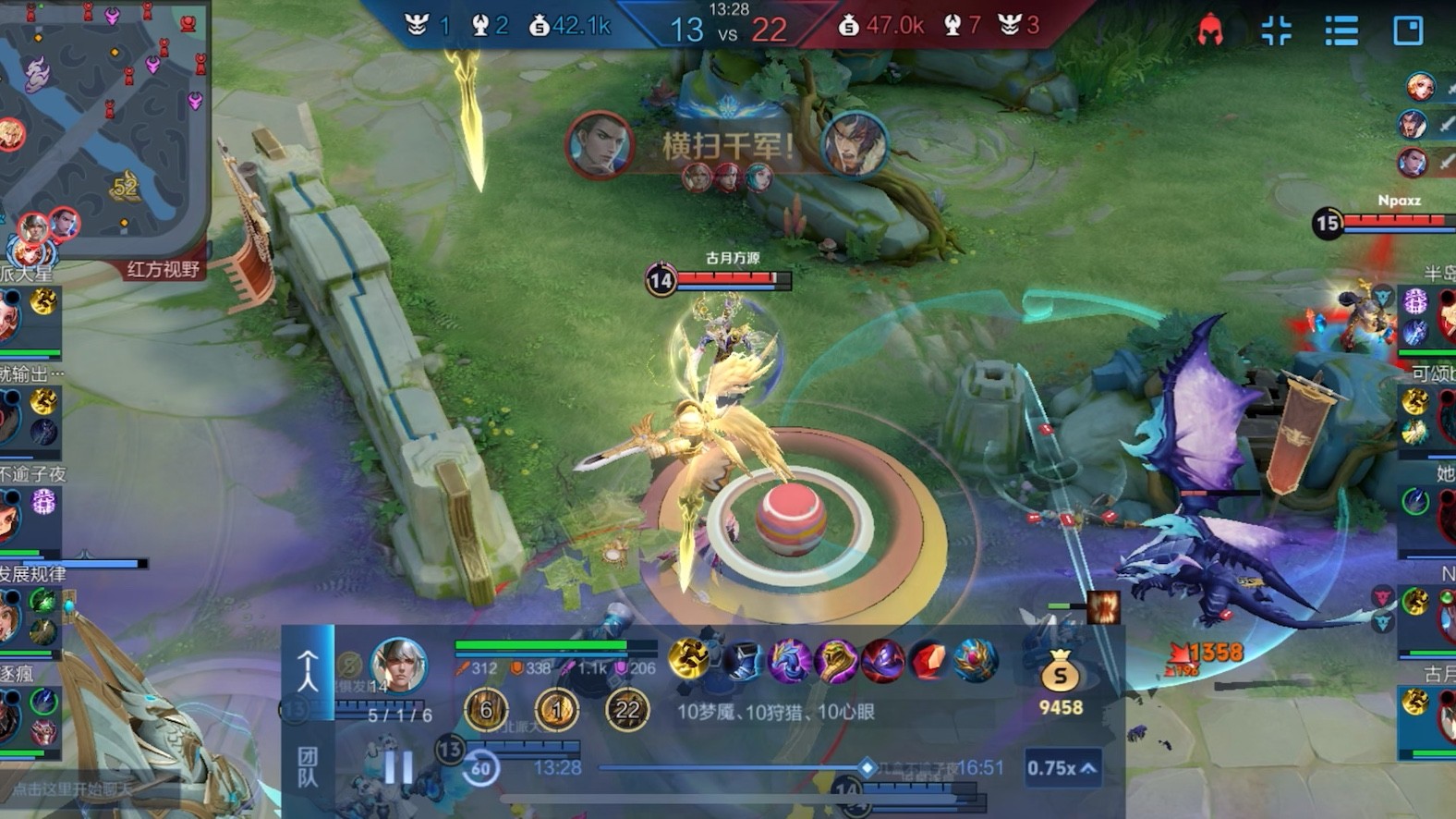The height and width of the screenshot is (819, 1456).
Task: Rewind with the 60-second replay button
Action: pyautogui.click(x=480, y=768)
